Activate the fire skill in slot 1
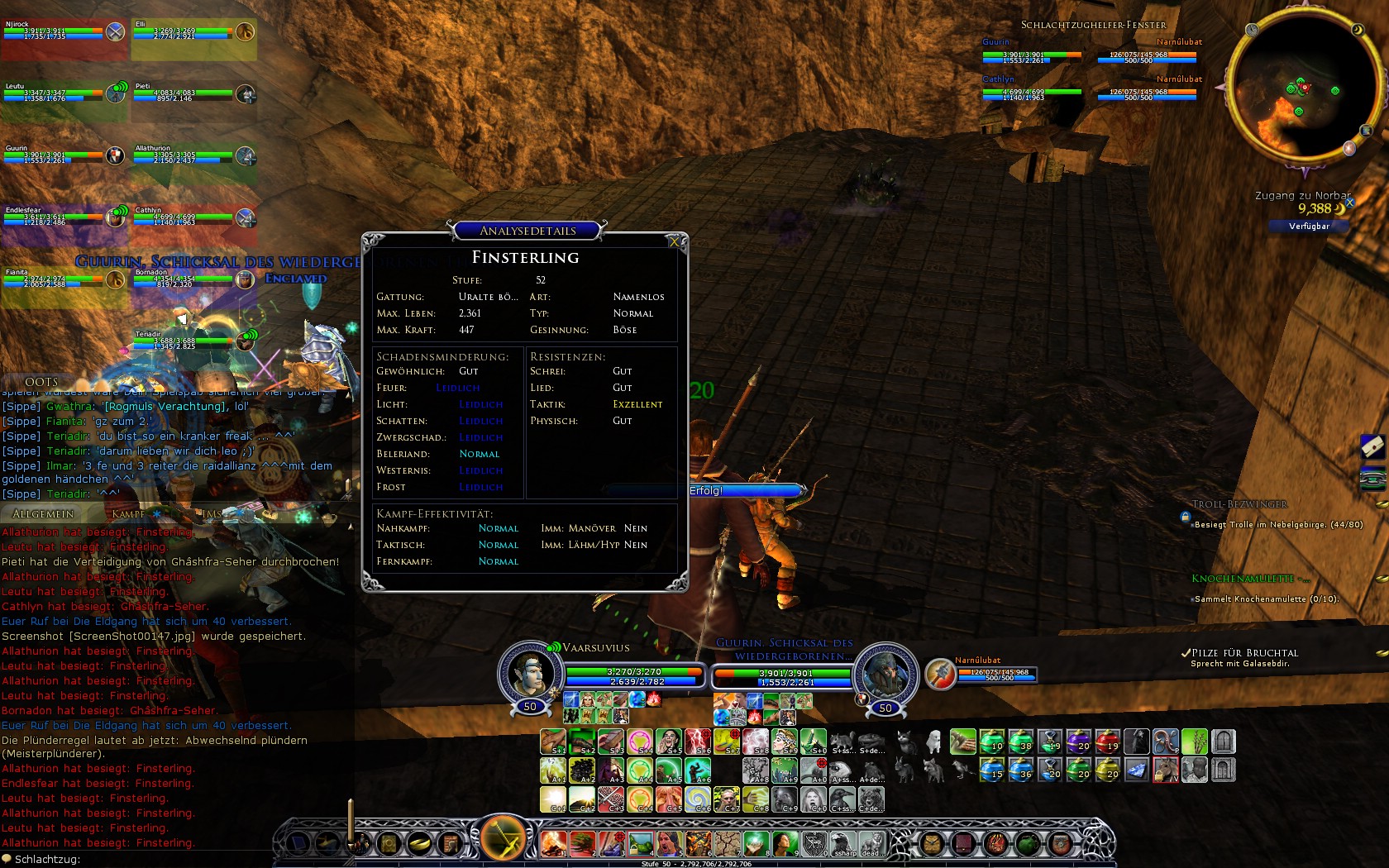 (553, 844)
